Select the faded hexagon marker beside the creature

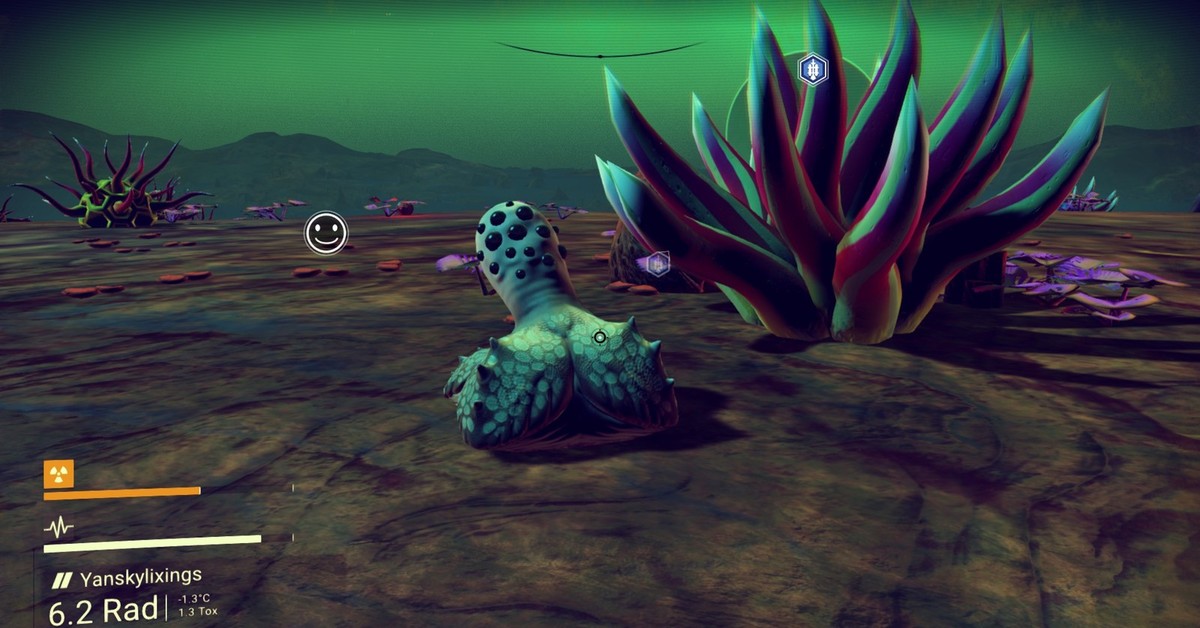657,264
